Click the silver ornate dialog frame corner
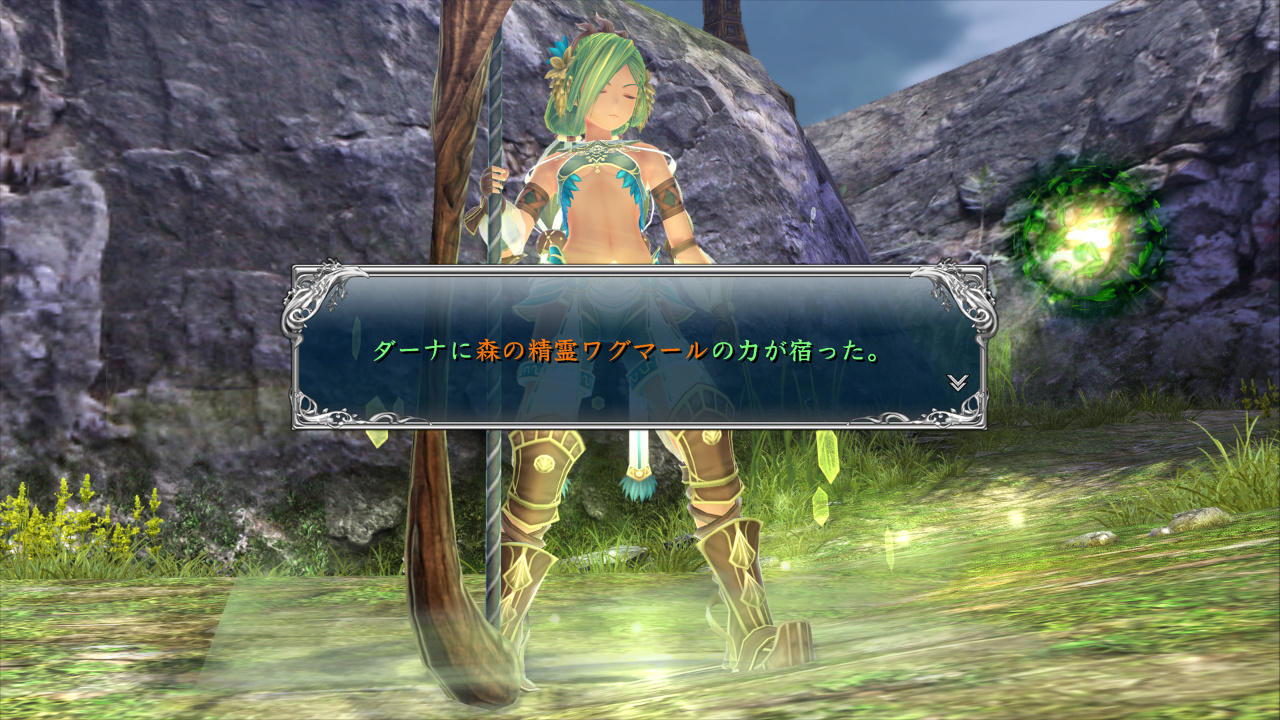Image resolution: width=1280 pixels, height=720 pixels. click(310, 290)
